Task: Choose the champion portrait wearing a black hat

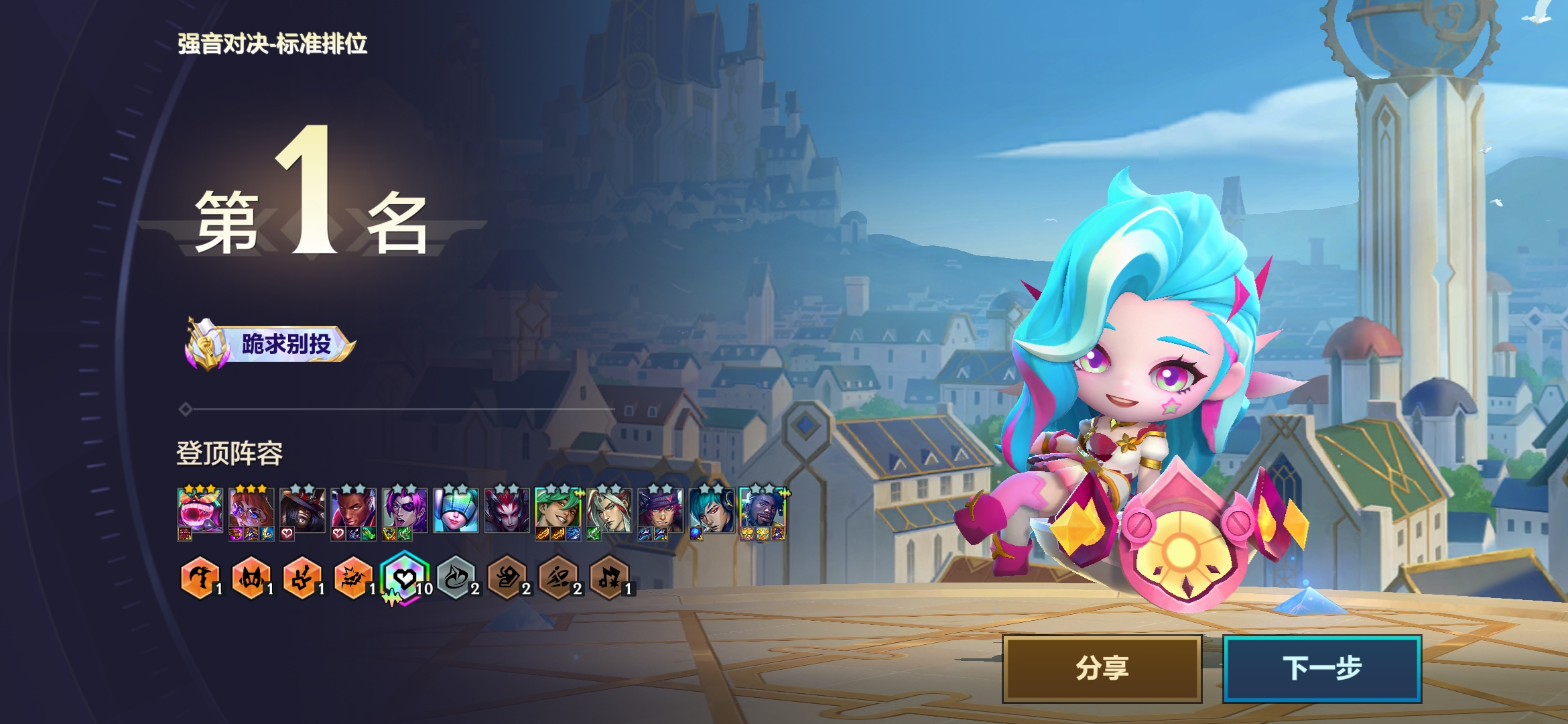Action: (302, 511)
